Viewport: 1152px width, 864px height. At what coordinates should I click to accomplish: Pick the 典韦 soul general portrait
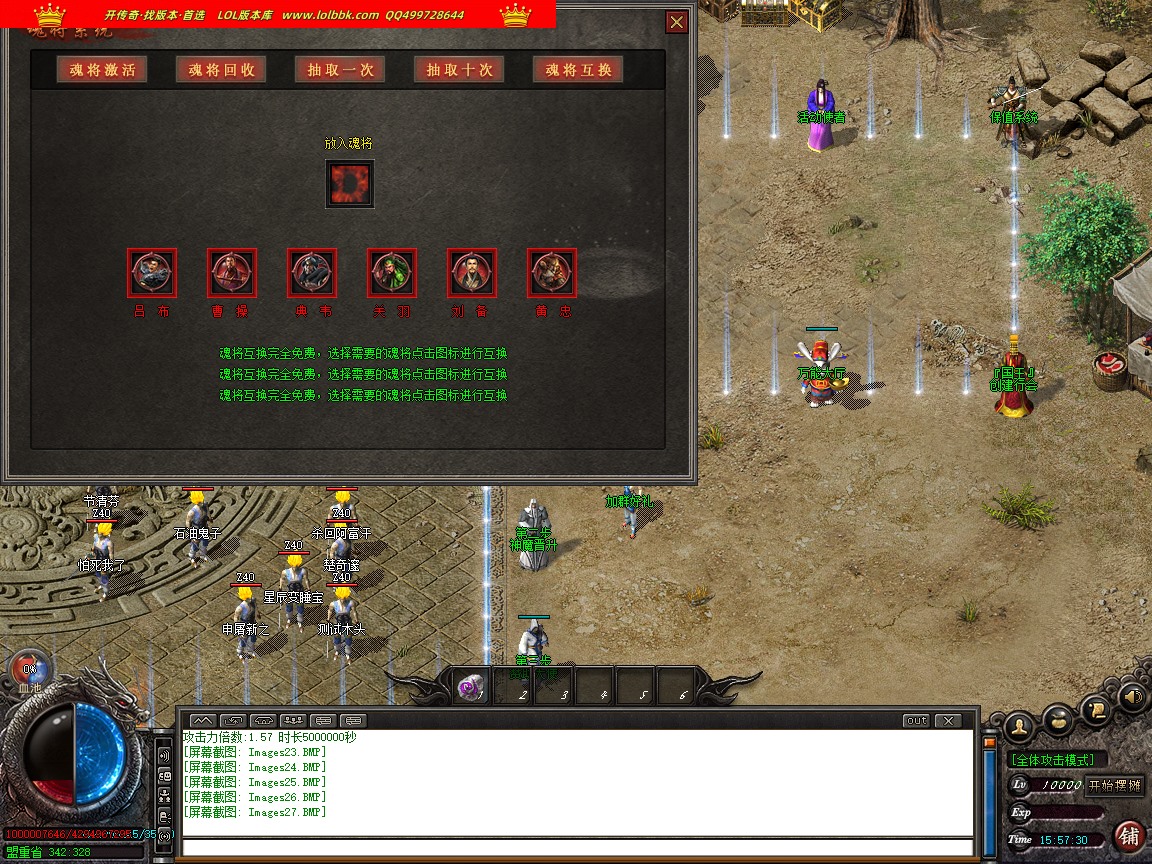(x=312, y=272)
